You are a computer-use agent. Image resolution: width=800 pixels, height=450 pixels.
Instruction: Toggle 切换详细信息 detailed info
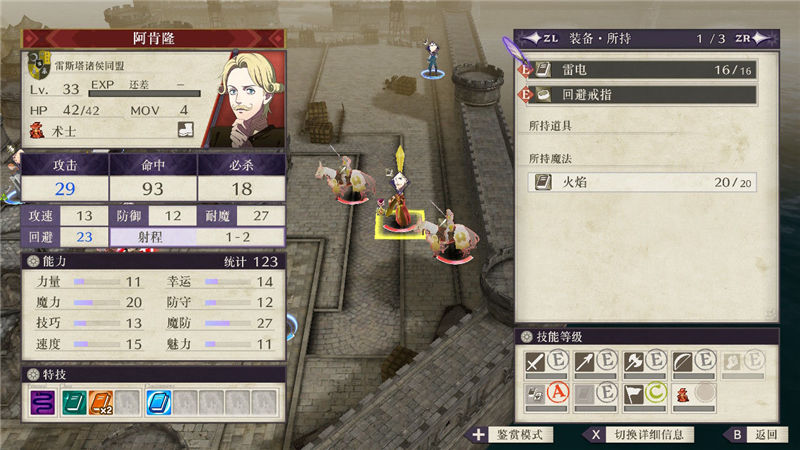(x=642, y=435)
